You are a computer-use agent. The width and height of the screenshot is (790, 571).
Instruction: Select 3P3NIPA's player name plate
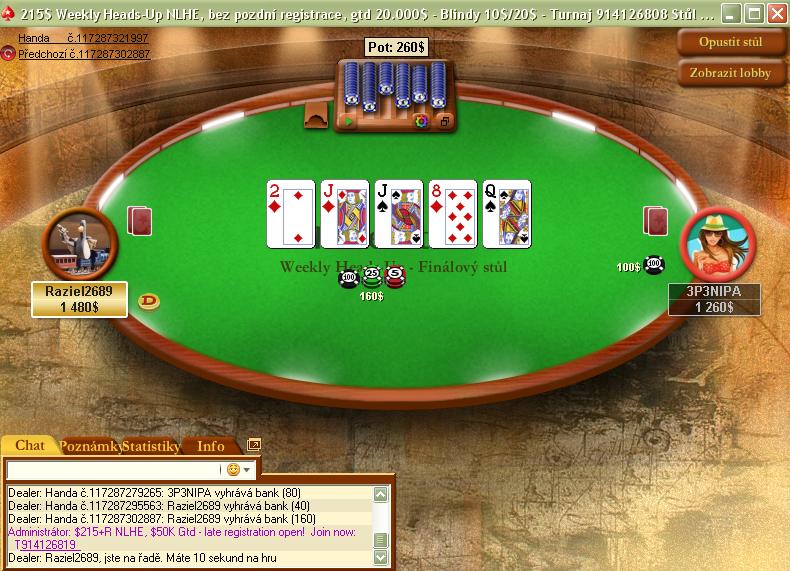click(714, 299)
